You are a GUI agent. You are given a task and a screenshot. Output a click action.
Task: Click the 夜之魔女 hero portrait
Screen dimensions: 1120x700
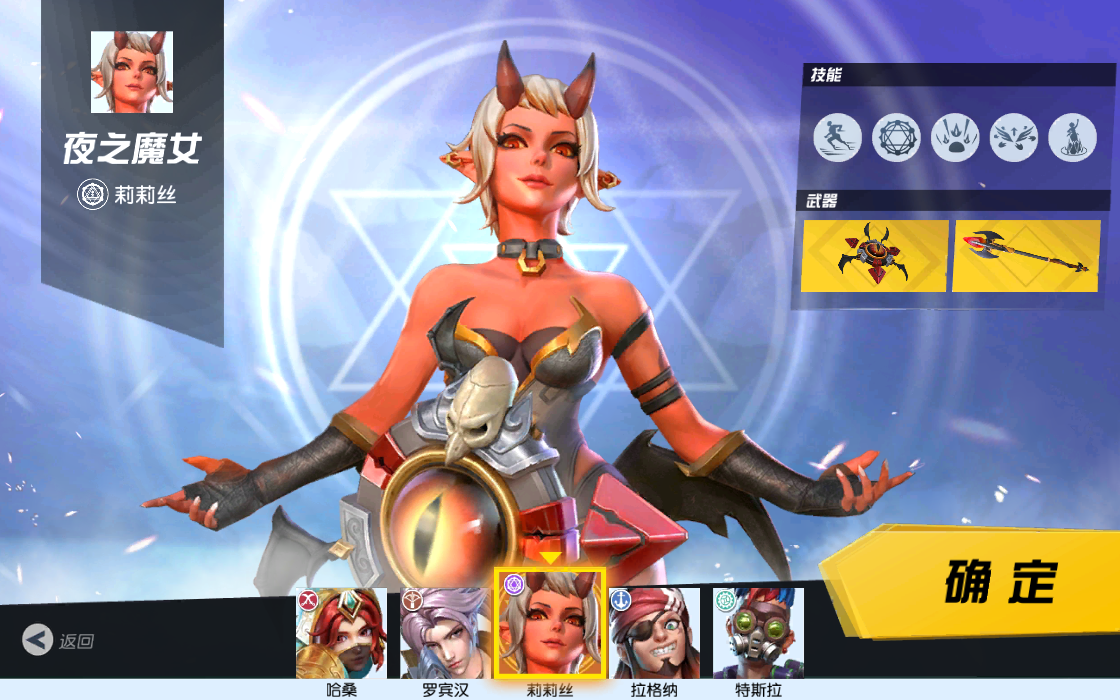[x=132, y=72]
